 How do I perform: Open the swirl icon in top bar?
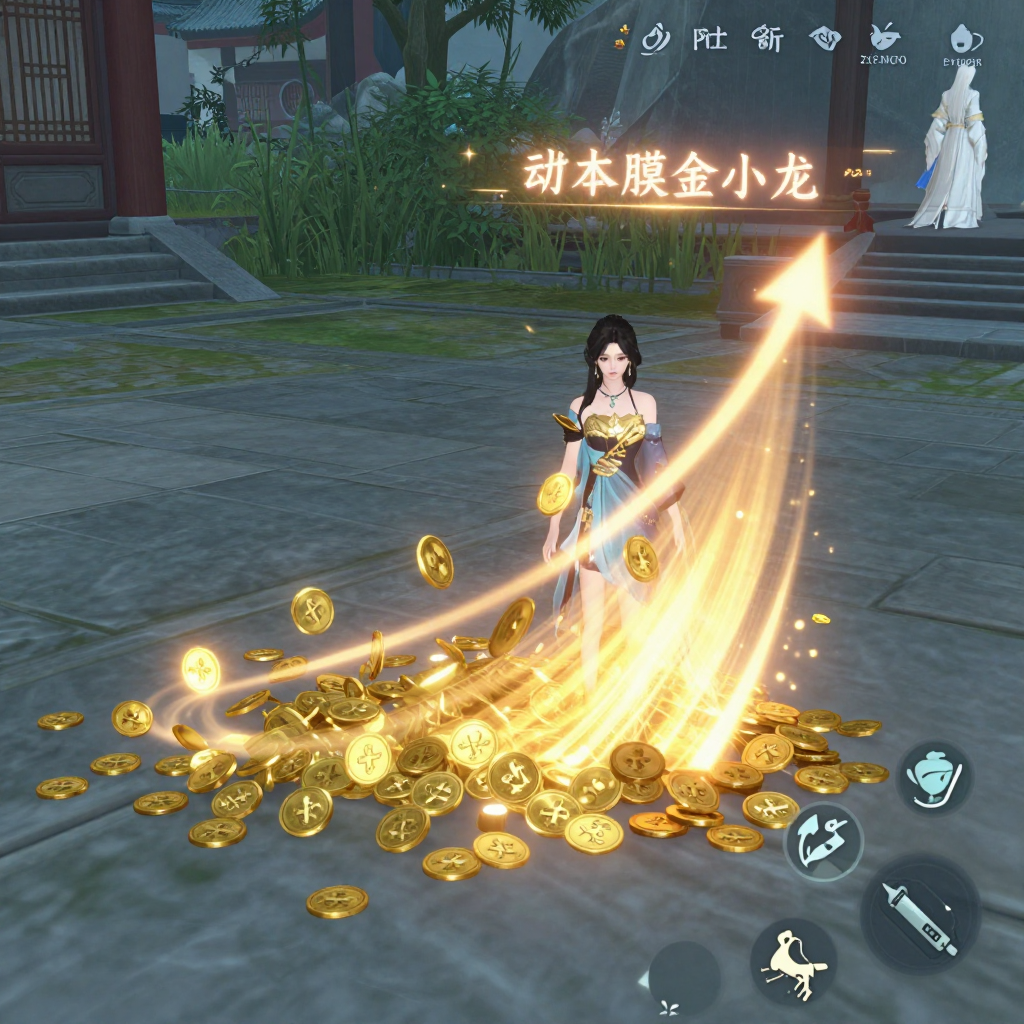point(655,39)
